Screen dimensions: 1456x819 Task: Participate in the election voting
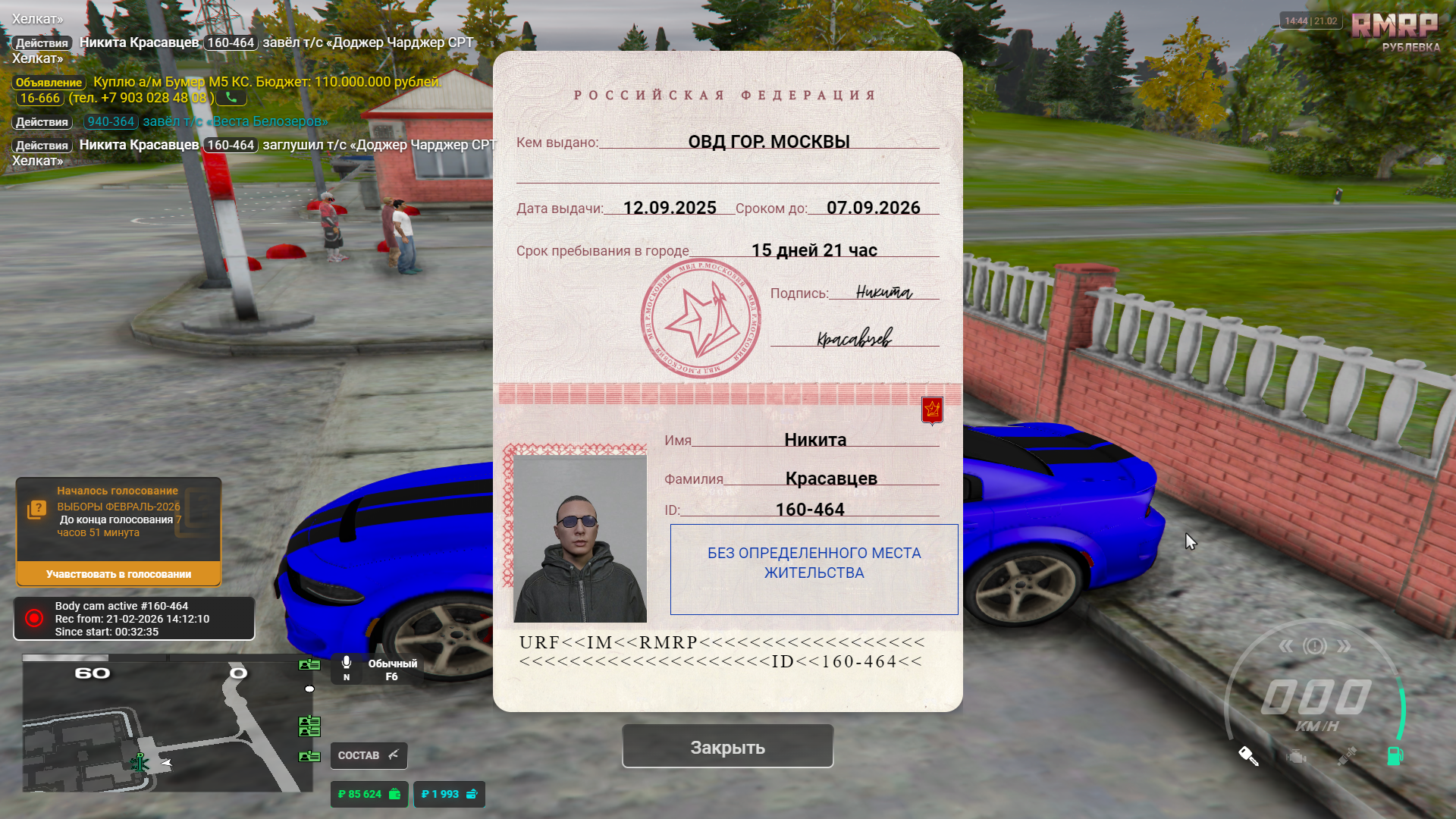[118, 574]
